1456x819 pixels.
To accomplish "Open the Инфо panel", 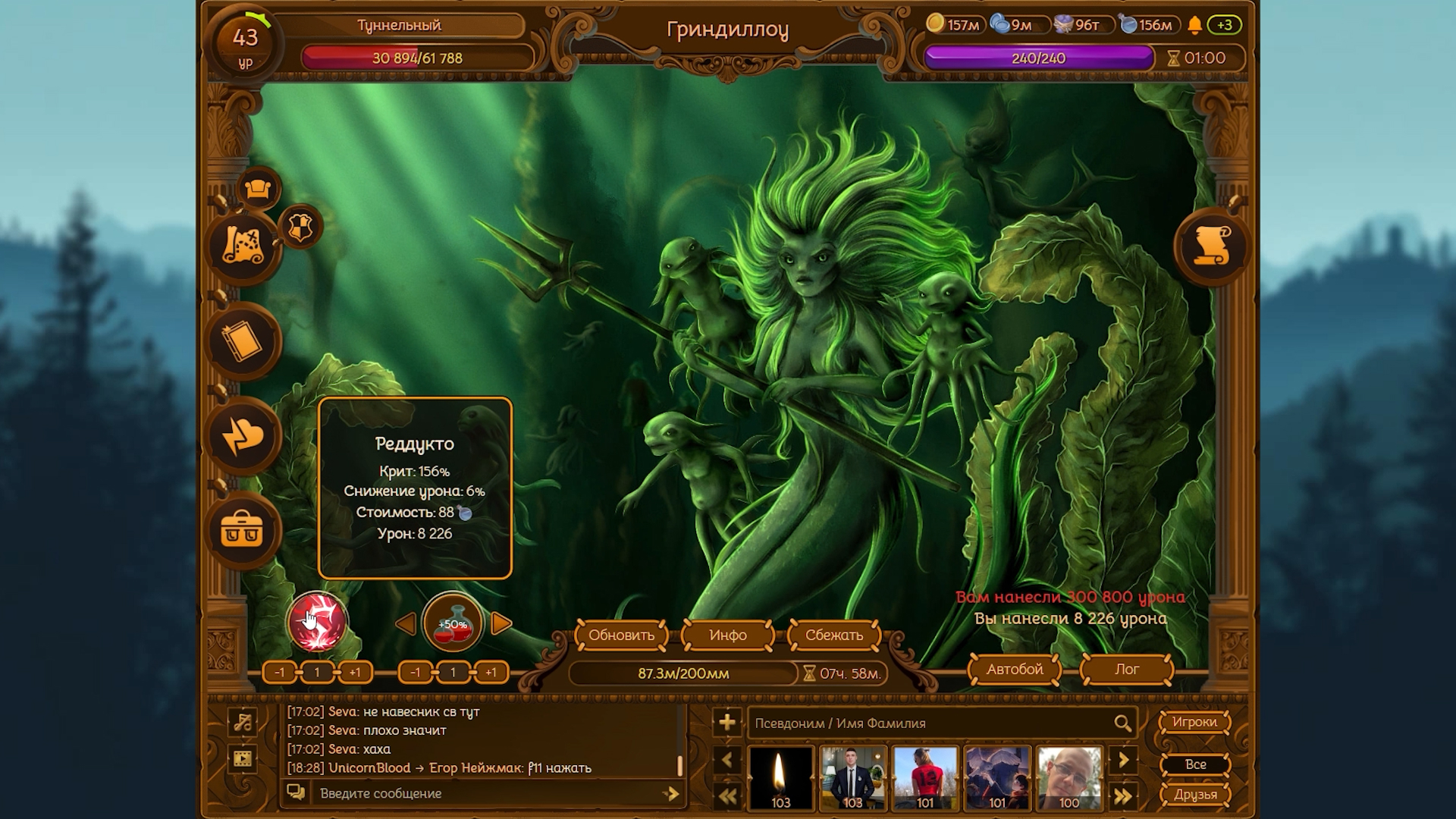I will [727, 635].
